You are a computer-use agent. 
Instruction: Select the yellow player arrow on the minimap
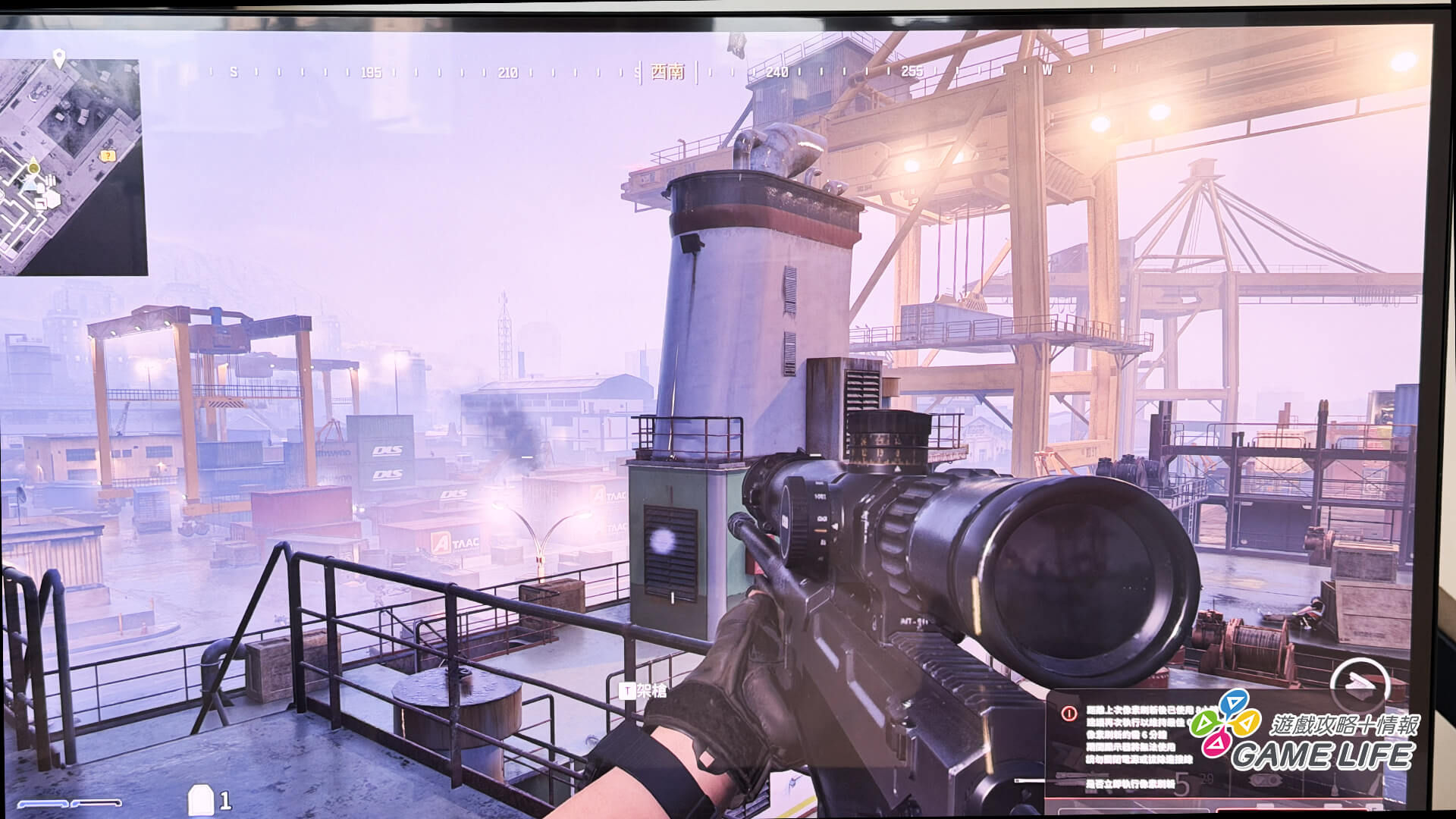click(x=33, y=168)
